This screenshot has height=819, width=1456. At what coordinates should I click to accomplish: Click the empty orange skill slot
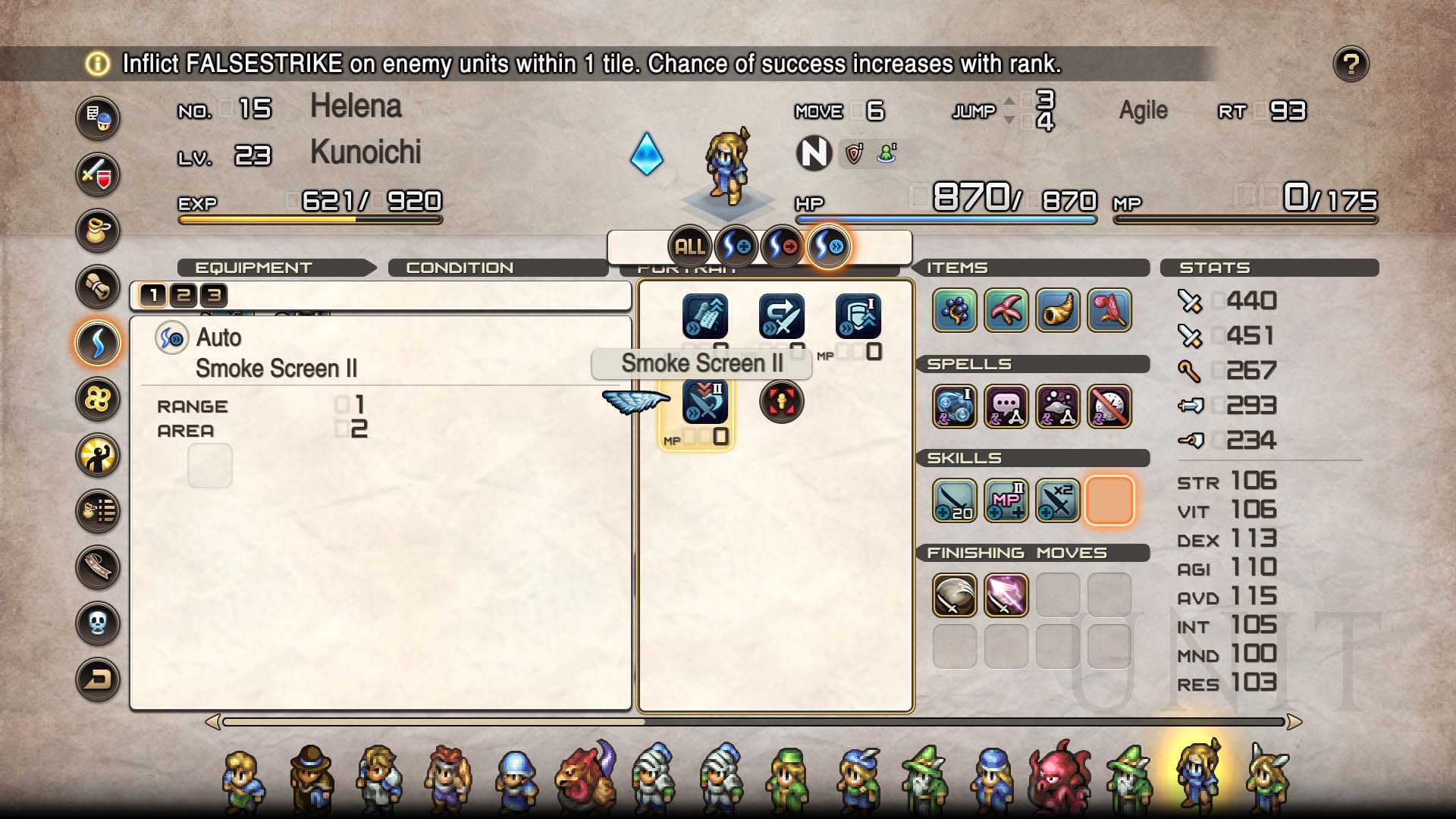(x=1109, y=500)
